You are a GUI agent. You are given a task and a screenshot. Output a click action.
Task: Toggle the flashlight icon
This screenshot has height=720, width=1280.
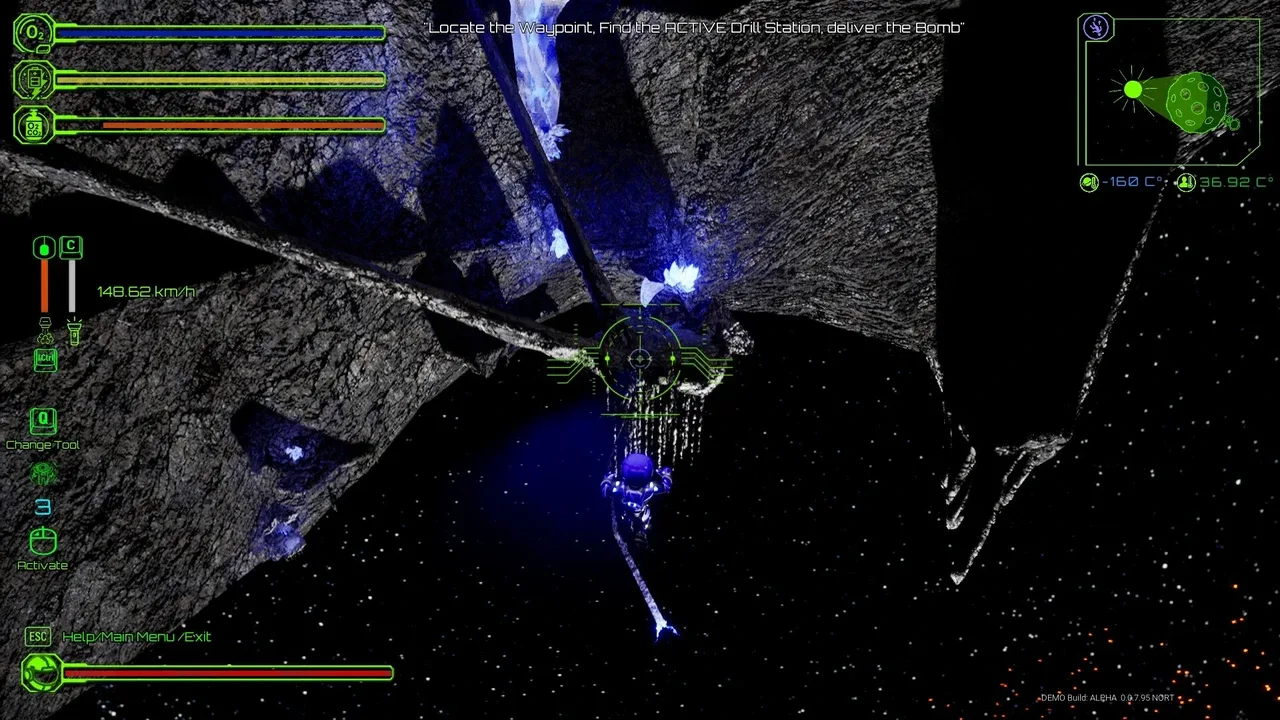click(72, 329)
